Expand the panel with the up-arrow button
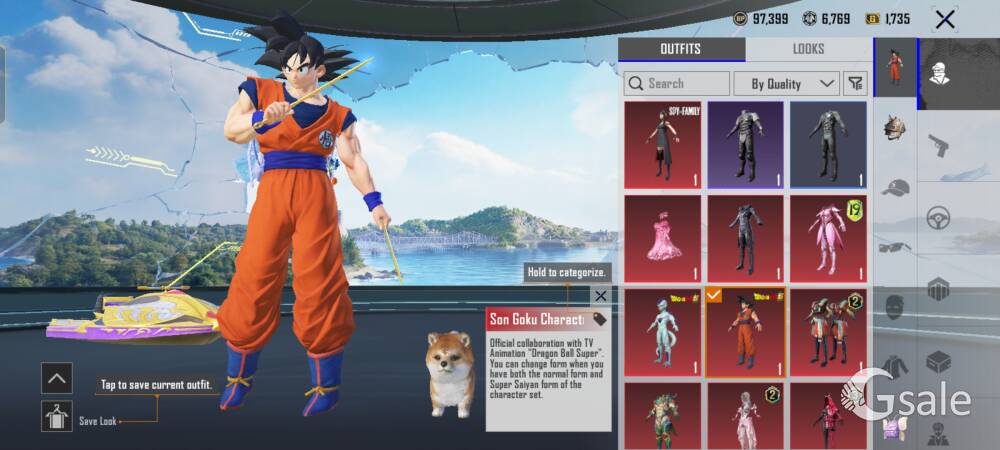 click(56, 377)
